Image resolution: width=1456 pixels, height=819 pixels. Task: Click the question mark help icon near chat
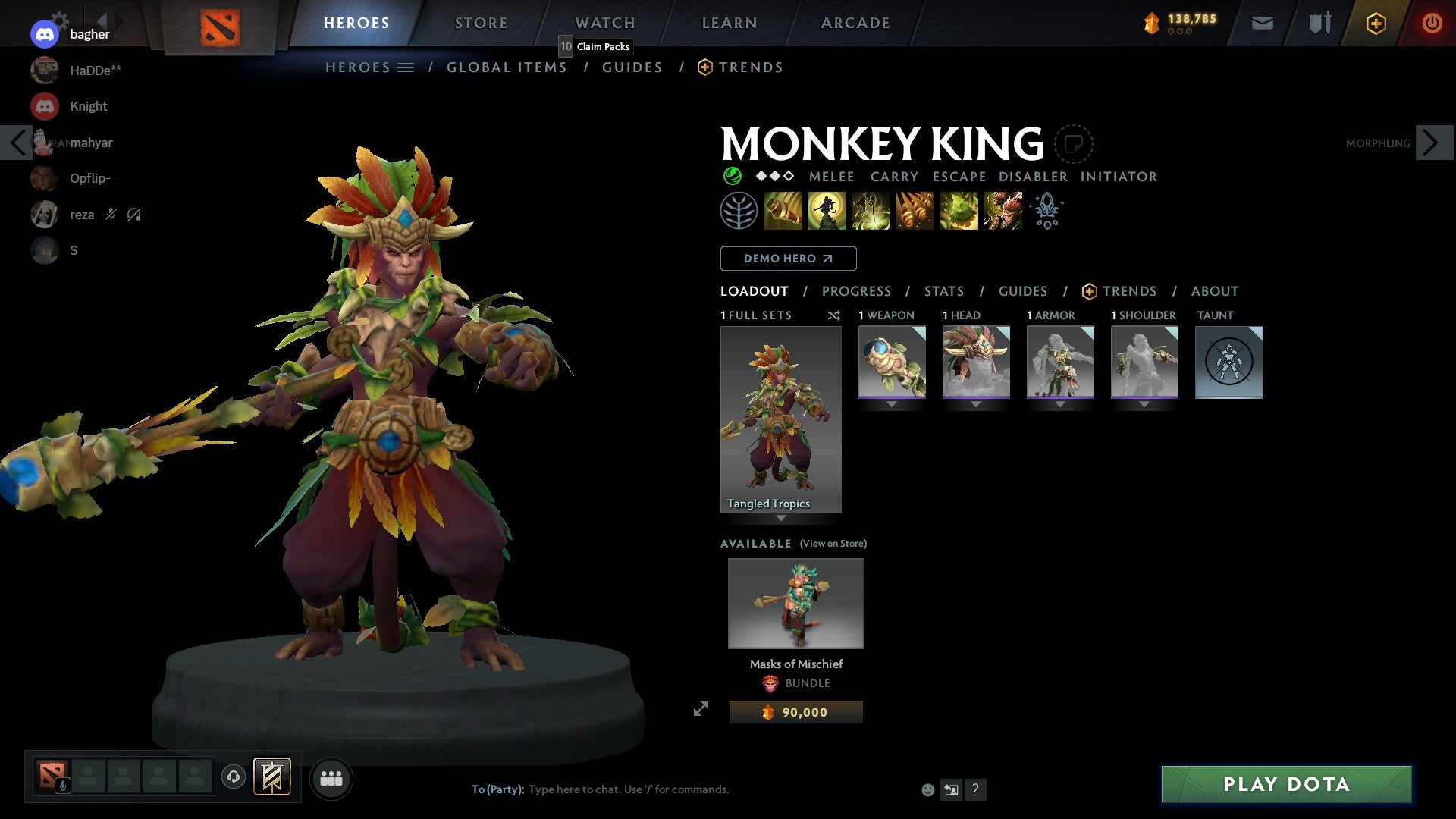point(975,789)
